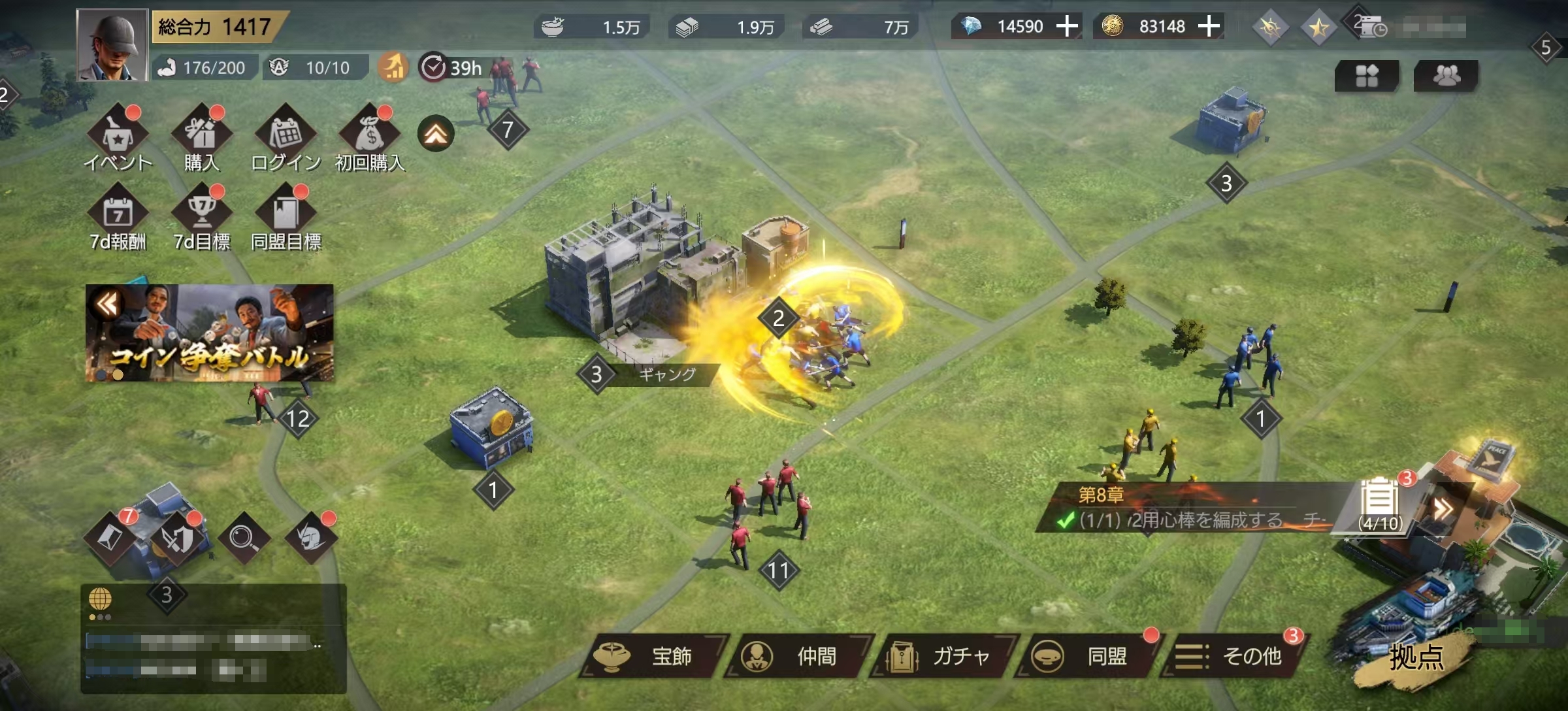The height and width of the screenshot is (711, 1568).
Task: Open the magnifying glass search
Action: (243, 538)
